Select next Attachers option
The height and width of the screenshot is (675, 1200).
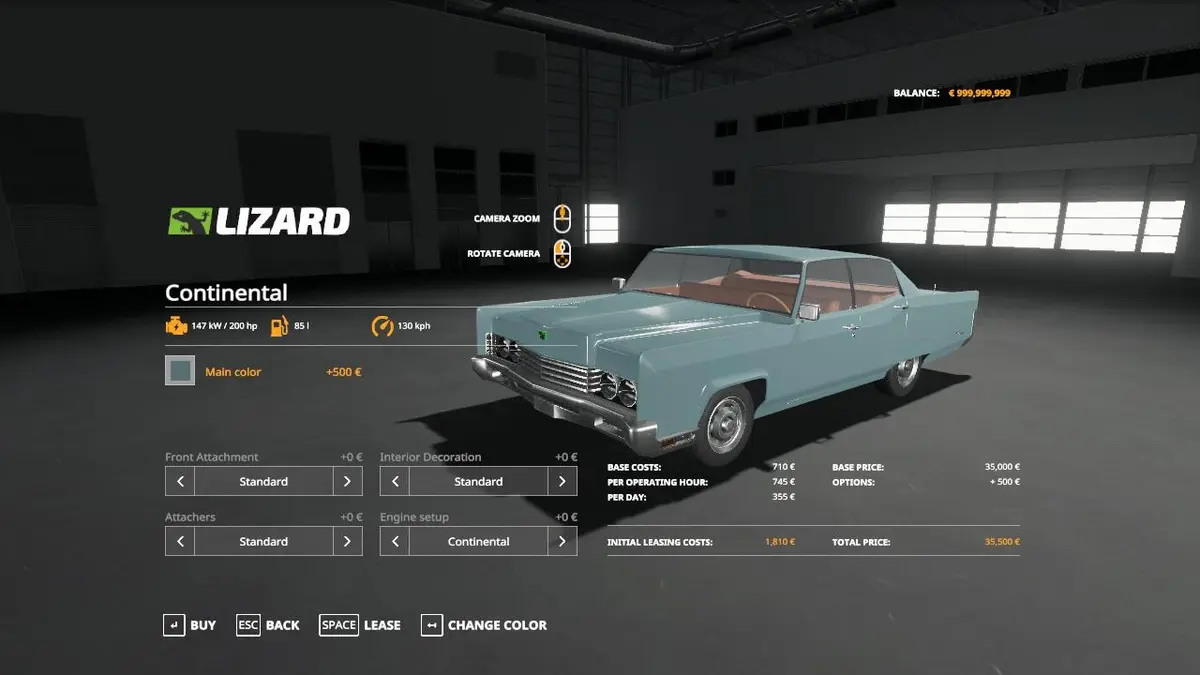[347, 541]
